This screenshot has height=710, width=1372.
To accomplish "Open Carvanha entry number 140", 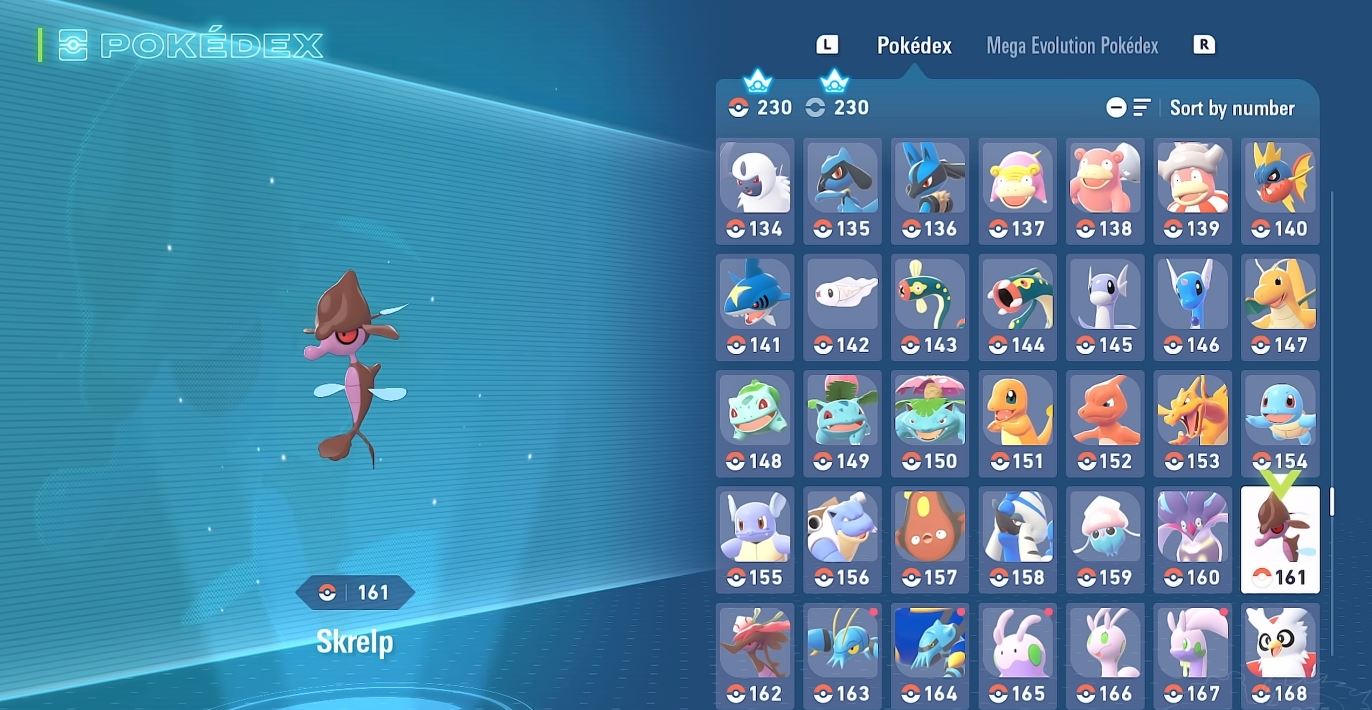I will 1280,191.
